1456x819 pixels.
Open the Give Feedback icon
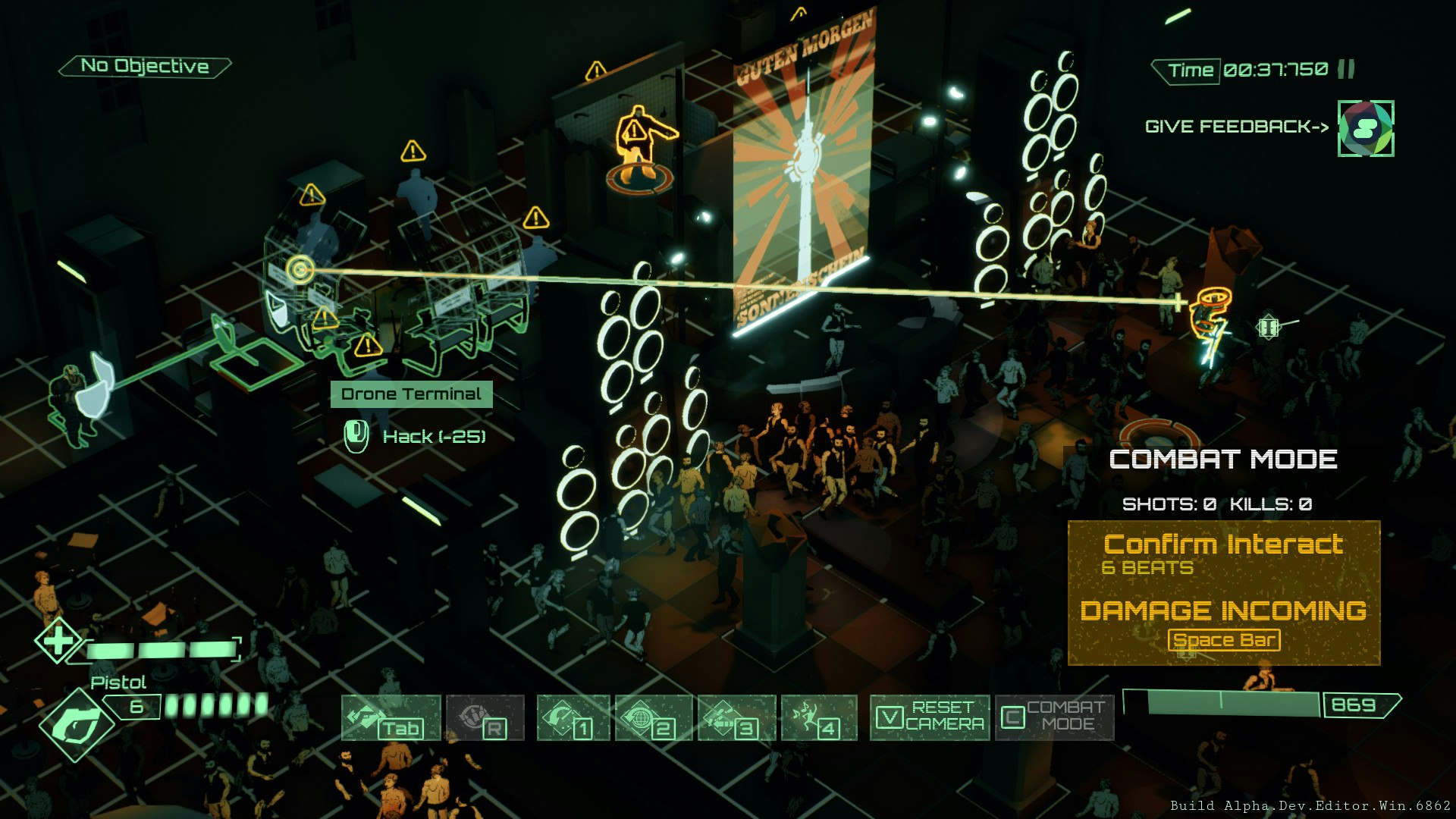1365,129
